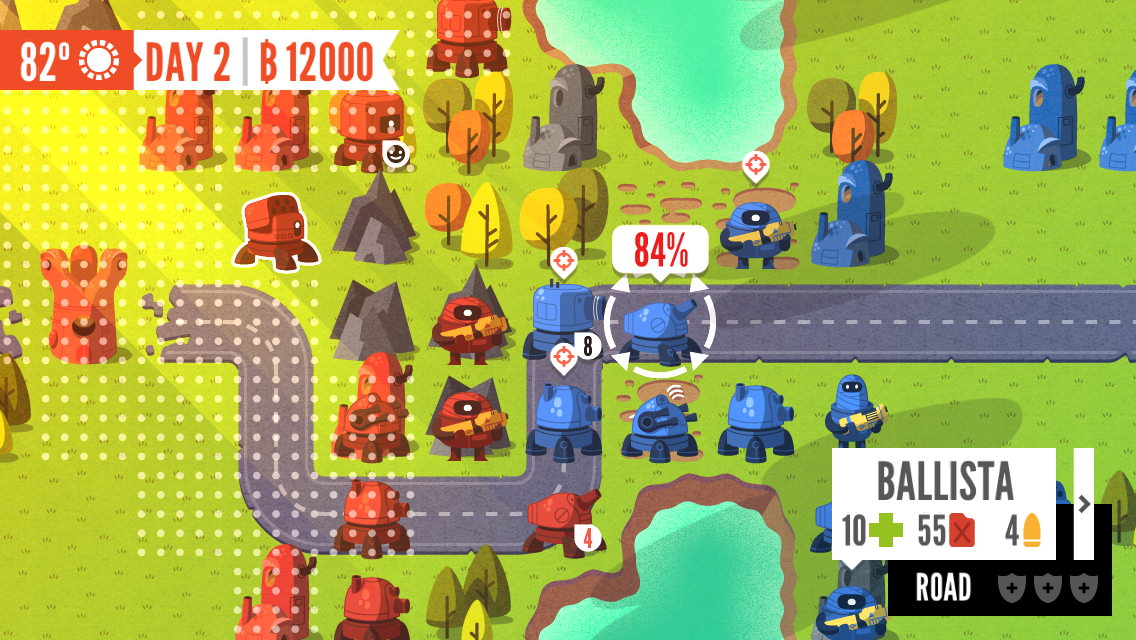Image resolution: width=1136 pixels, height=640 pixels.
Task: Expand the Ballista panel with the arrow
Action: coord(1084,504)
